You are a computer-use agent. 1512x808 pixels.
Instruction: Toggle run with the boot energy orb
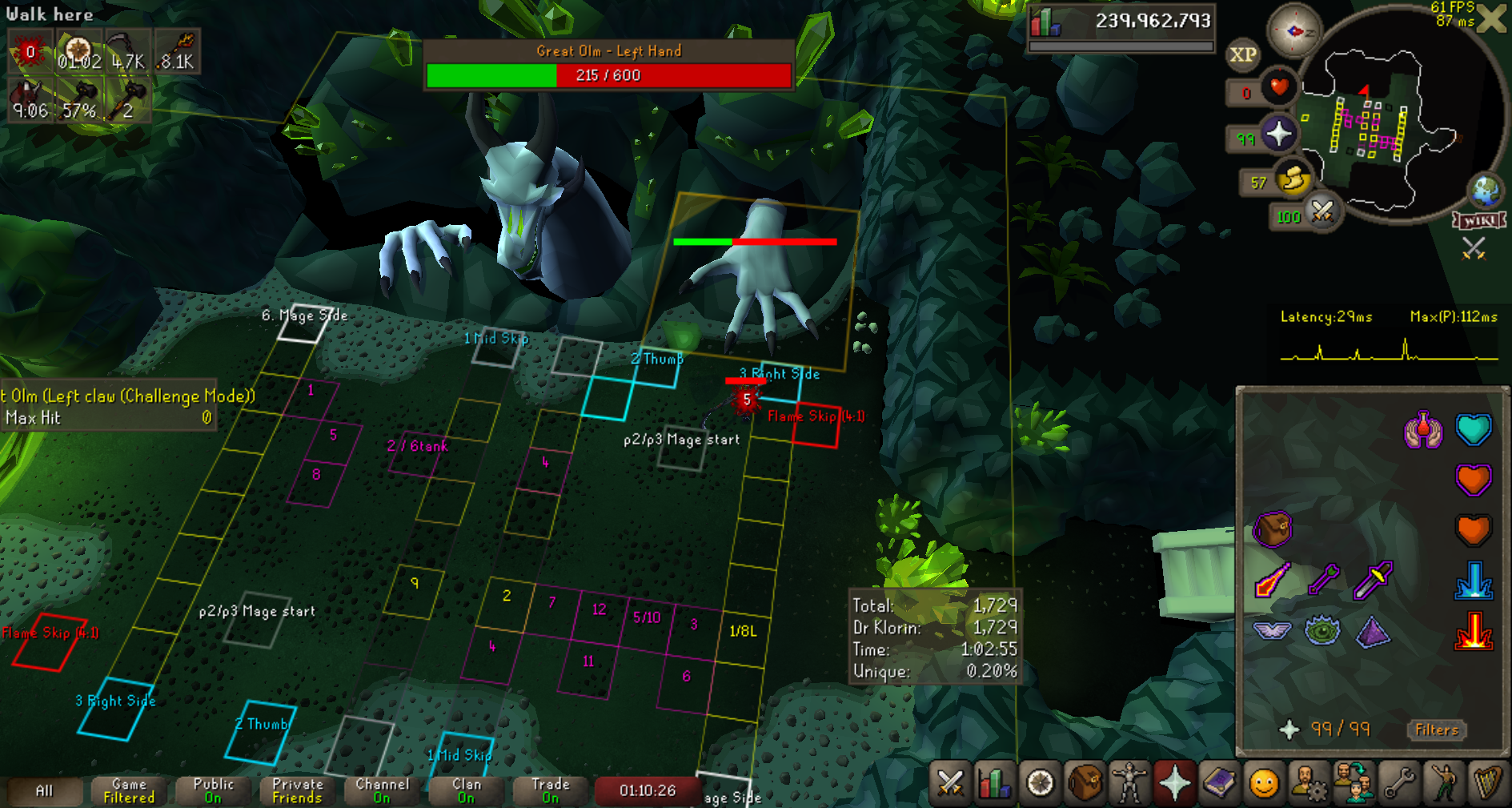point(1292,181)
